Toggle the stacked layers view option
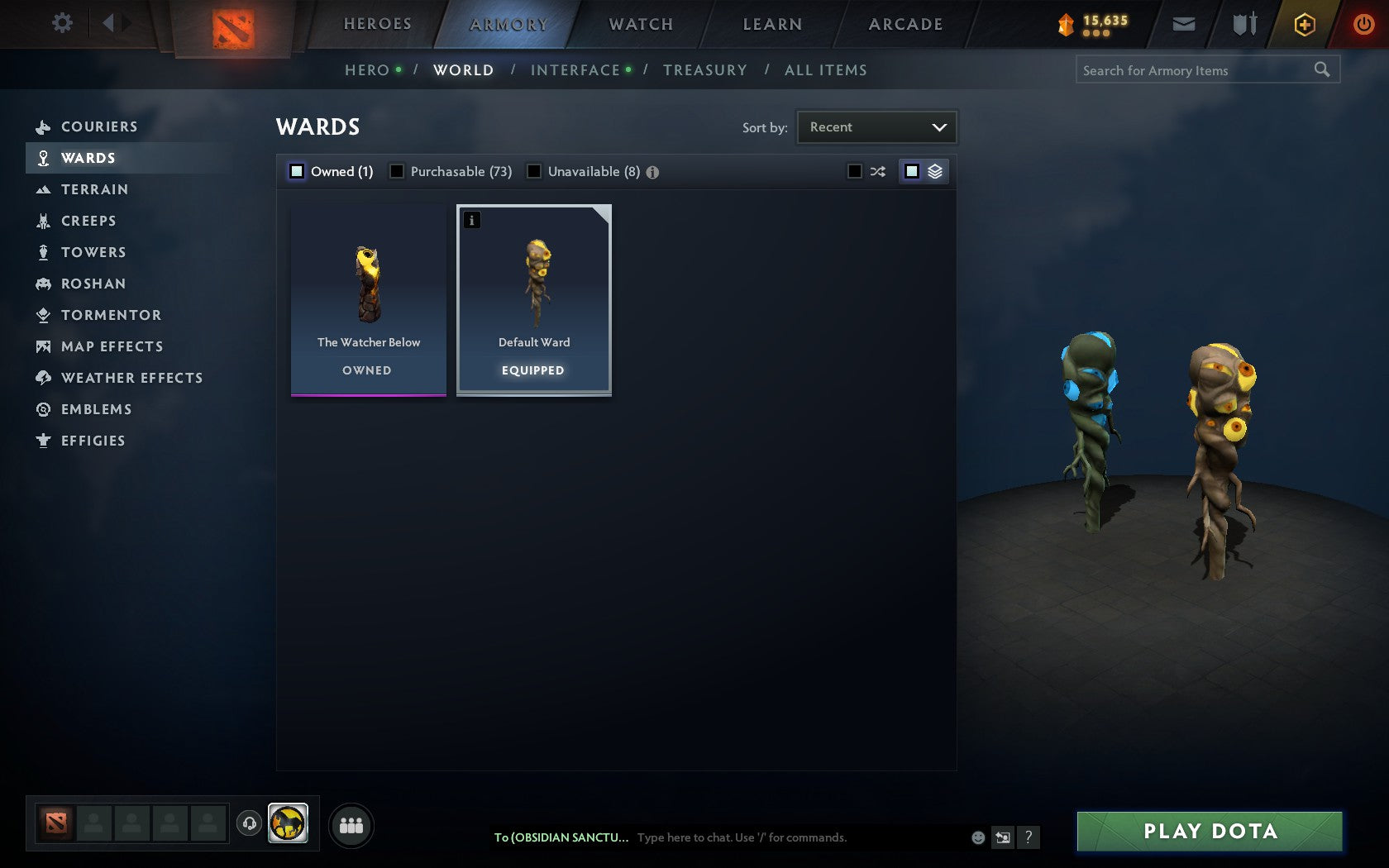1389x868 pixels. click(935, 172)
